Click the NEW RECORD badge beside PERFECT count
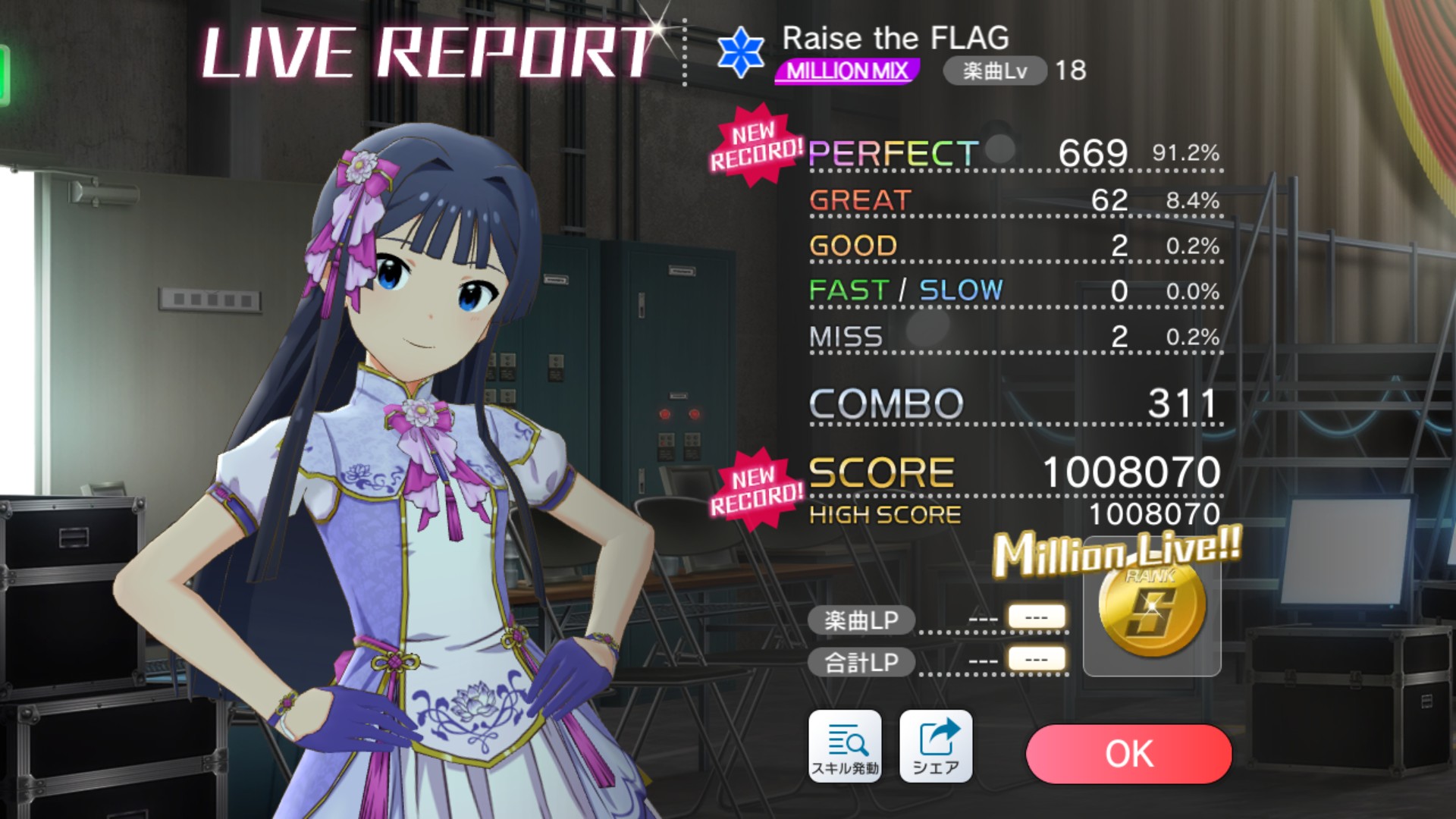1456x819 pixels. [x=761, y=145]
